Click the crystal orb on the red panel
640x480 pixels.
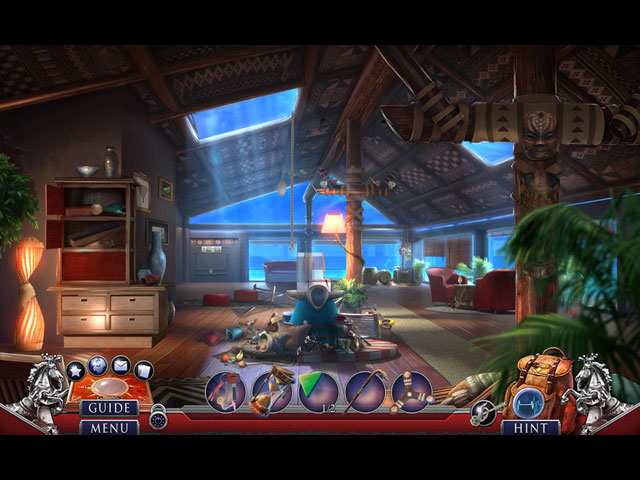click(x=111, y=387)
